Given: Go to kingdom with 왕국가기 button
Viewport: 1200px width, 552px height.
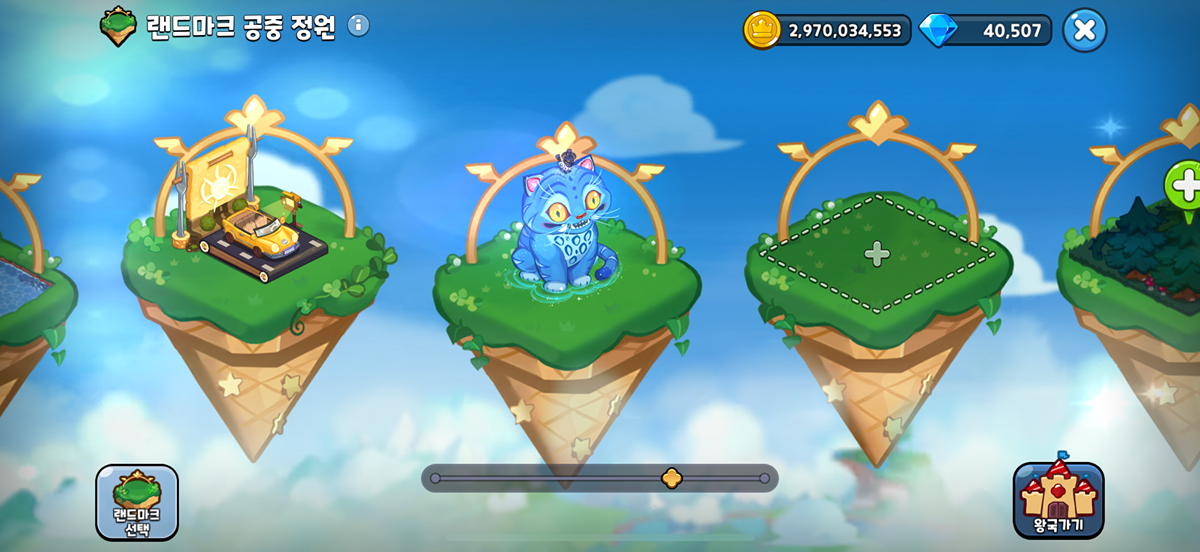Looking at the screenshot, I should point(1058,500).
